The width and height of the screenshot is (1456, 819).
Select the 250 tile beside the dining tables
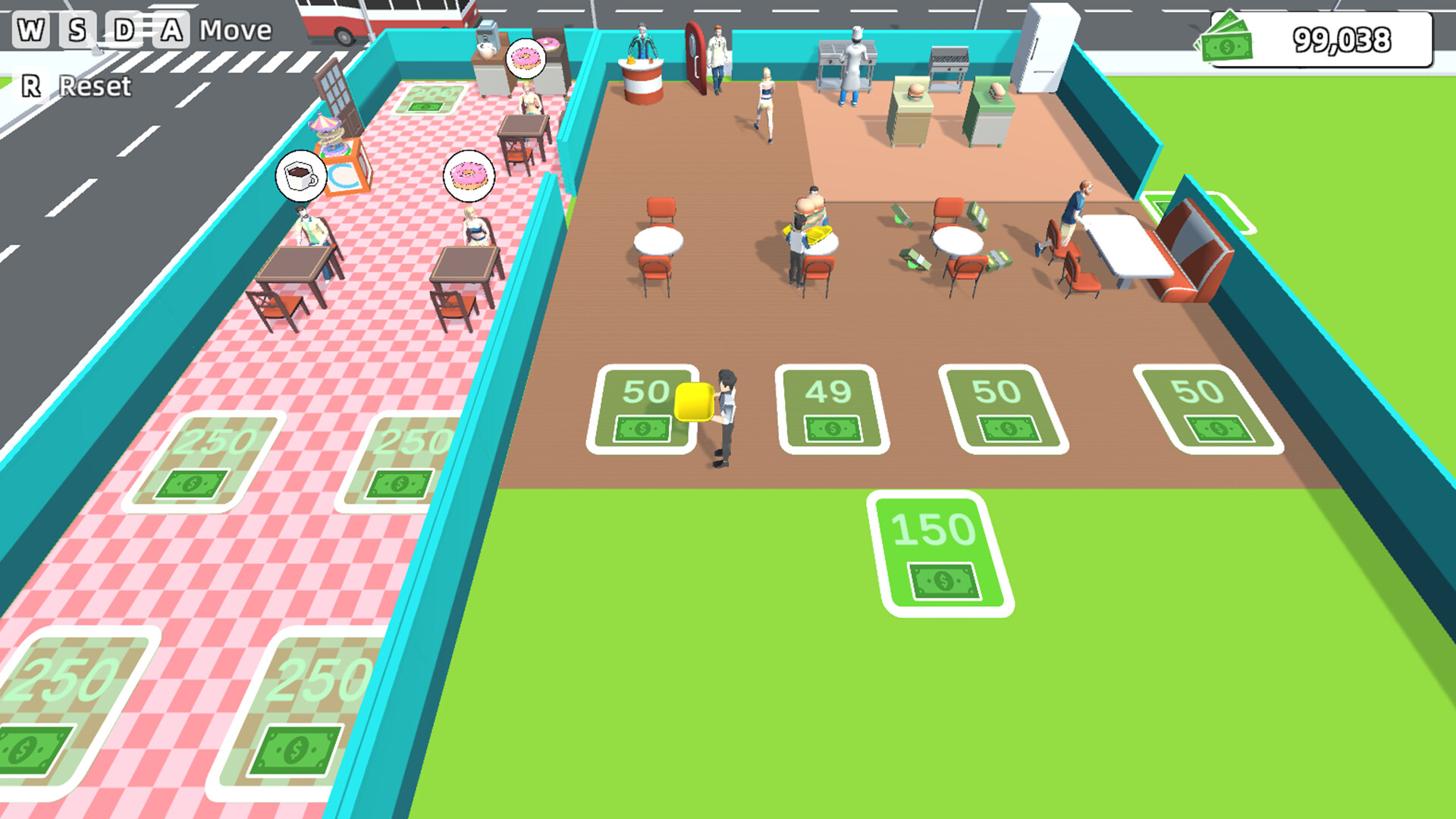pos(203,459)
